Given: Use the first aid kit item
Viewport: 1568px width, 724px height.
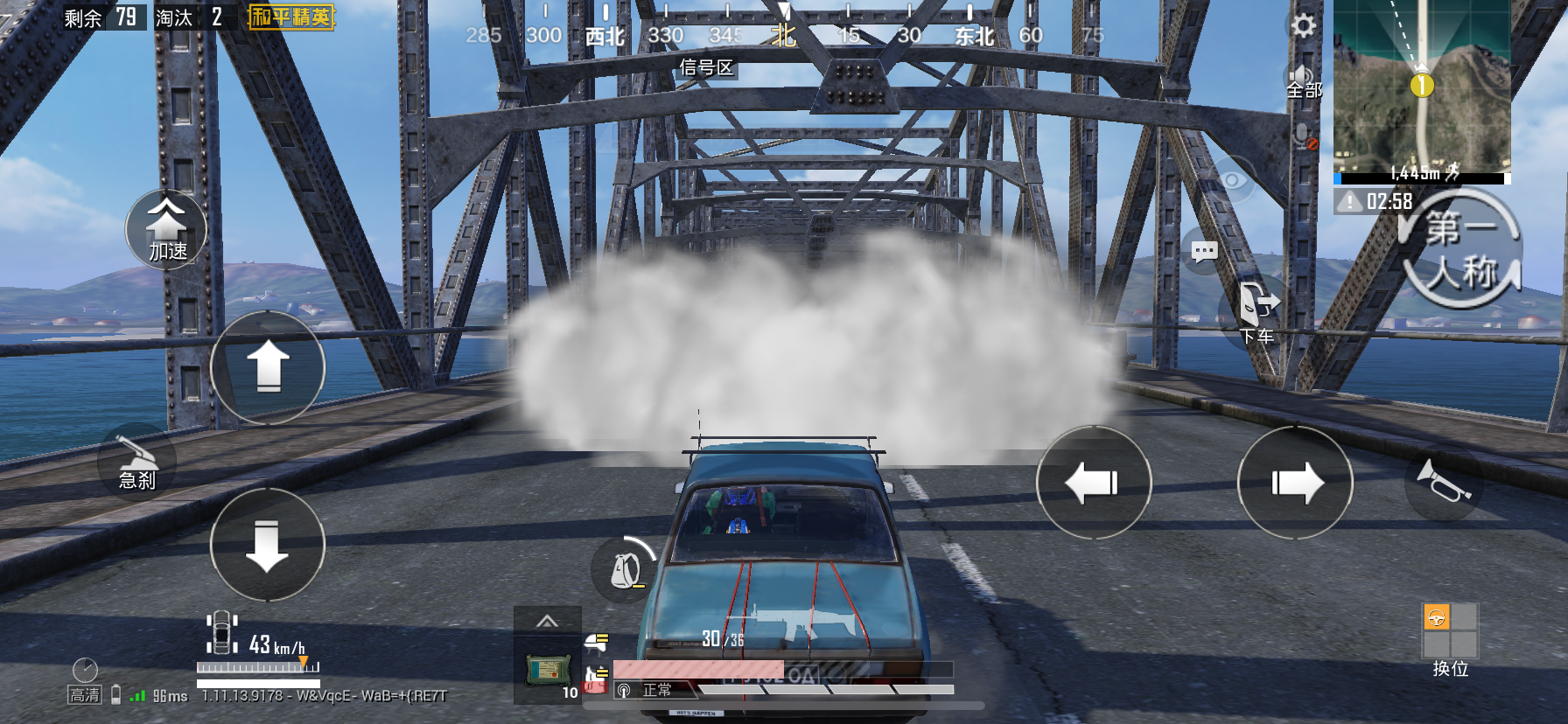Looking at the screenshot, I should [548, 672].
